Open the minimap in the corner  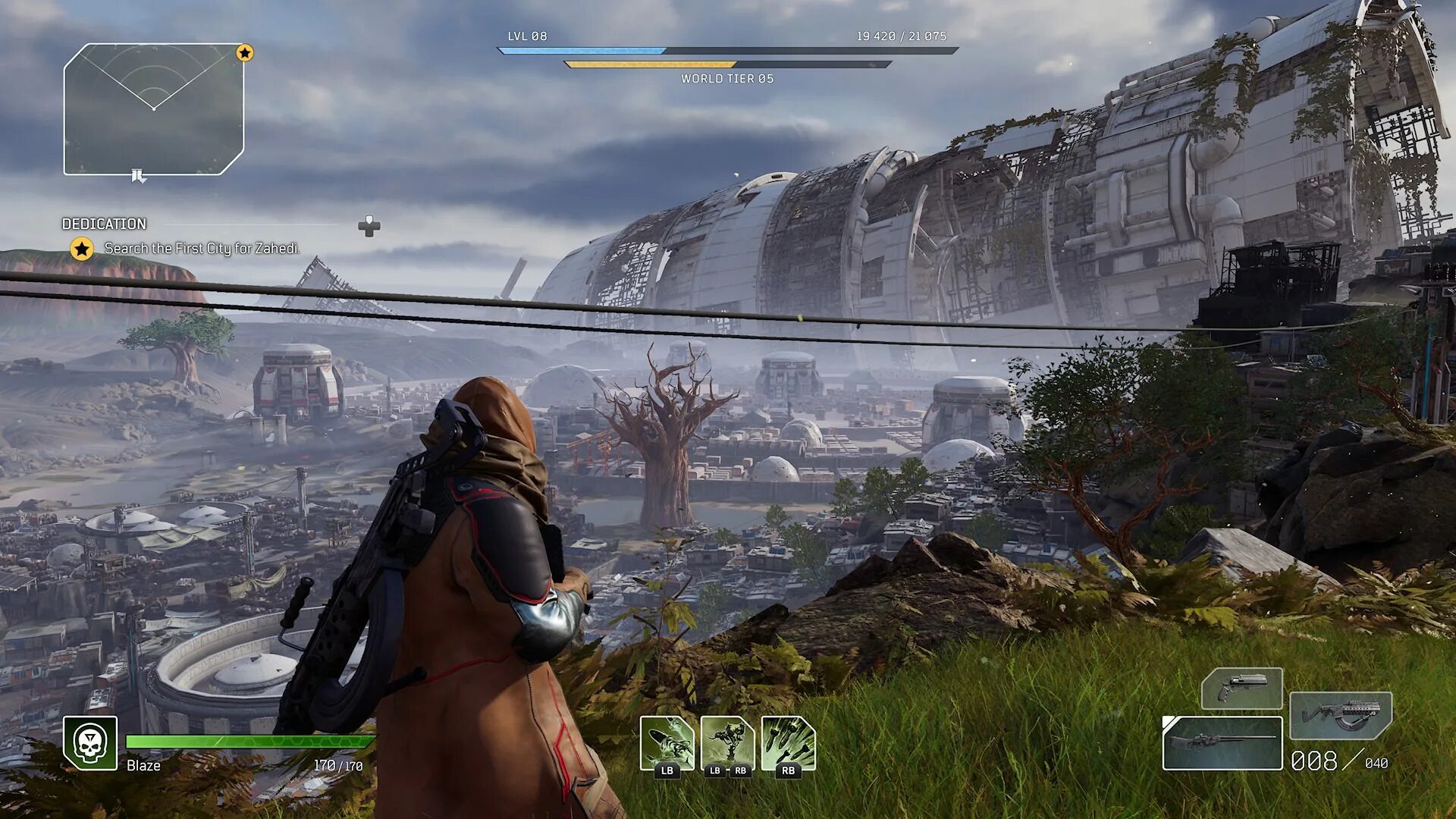click(154, 109)
